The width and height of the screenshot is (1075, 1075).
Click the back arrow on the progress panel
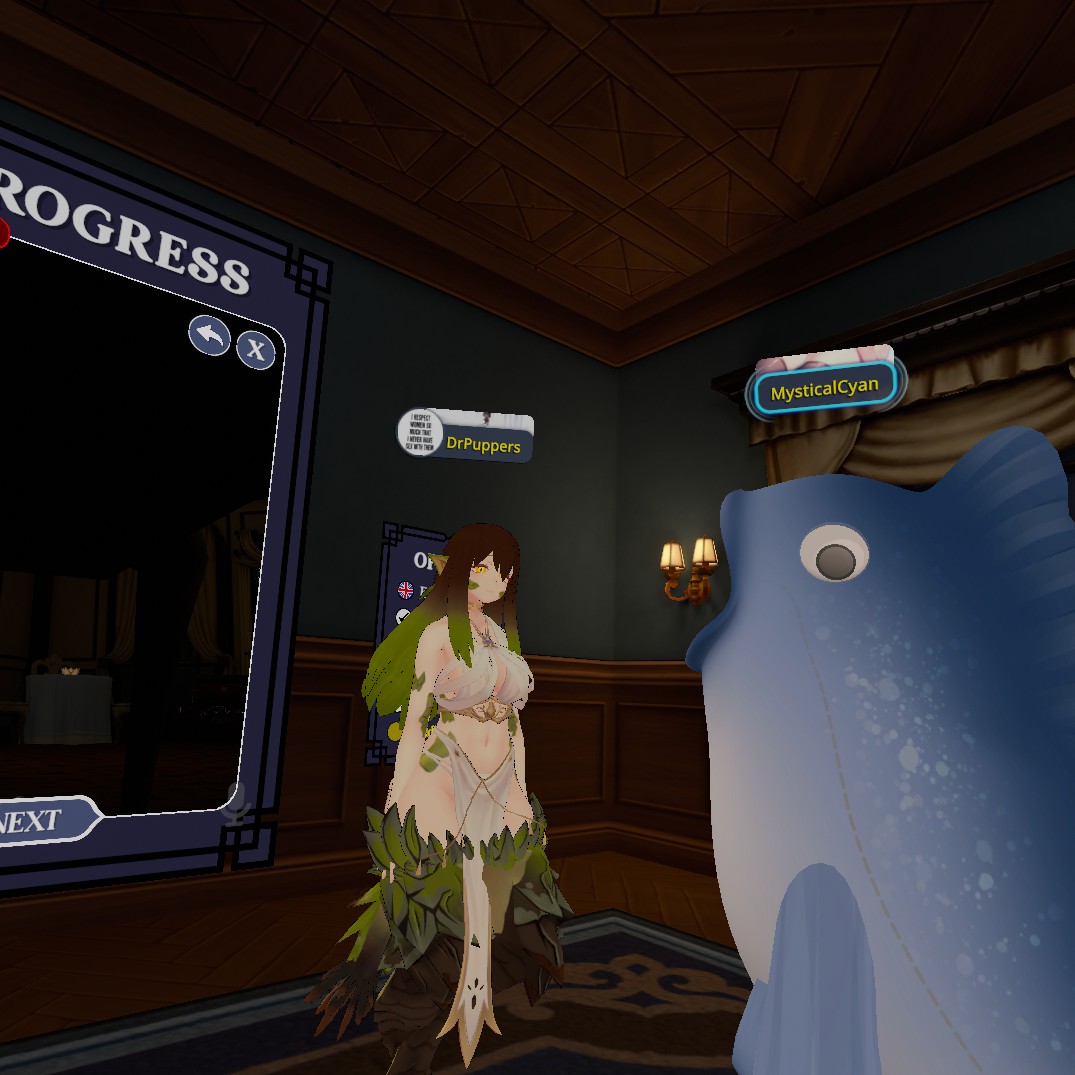(x=210, y=336)
